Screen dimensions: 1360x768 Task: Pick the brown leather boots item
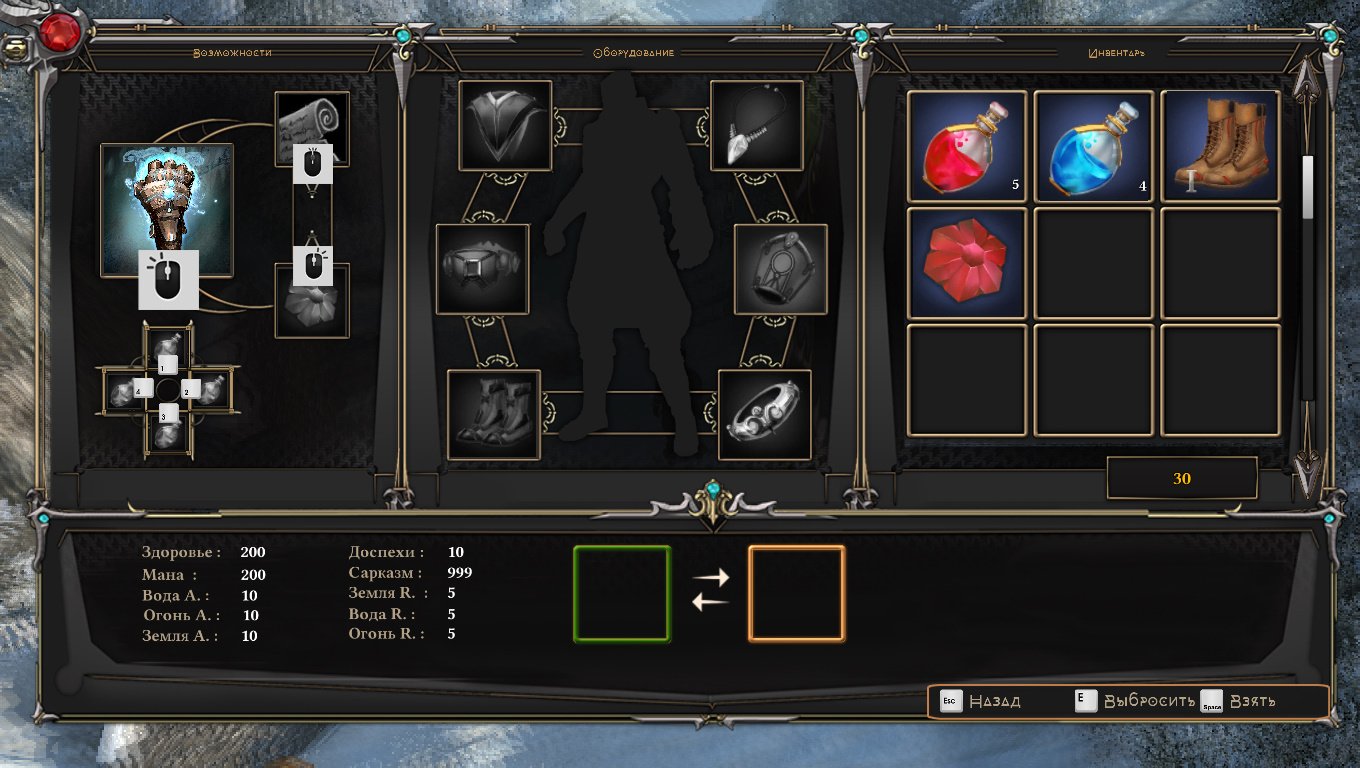tap(1221, 147)
